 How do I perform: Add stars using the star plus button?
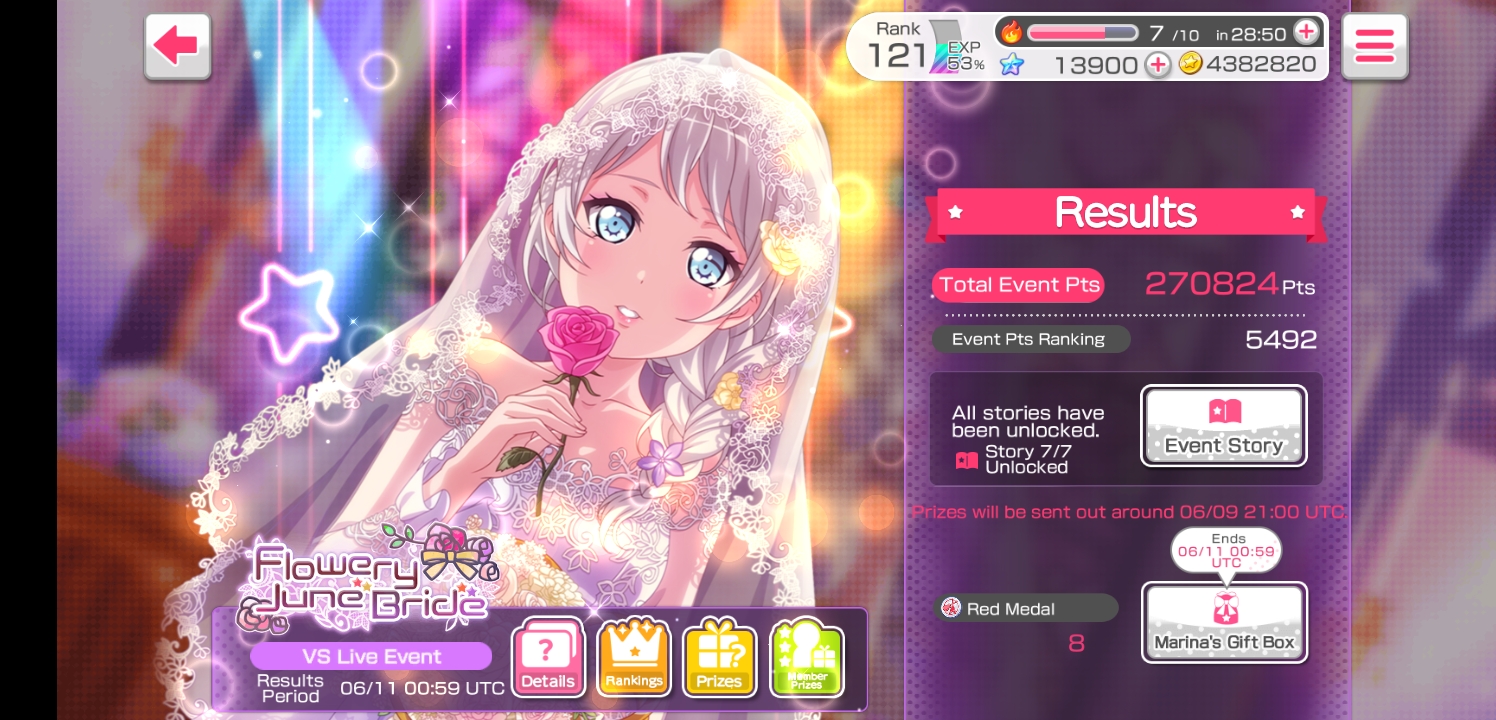tap(1157, 65)
